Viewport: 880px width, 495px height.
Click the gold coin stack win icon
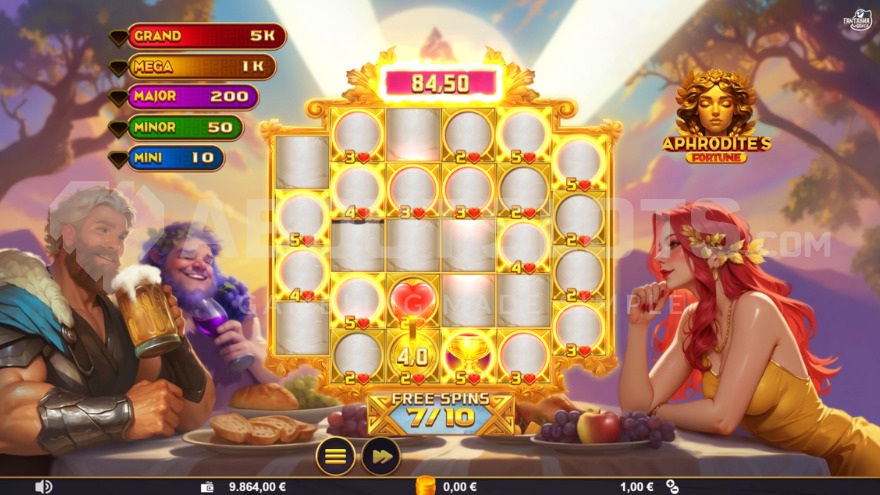(x=423, y=486)
